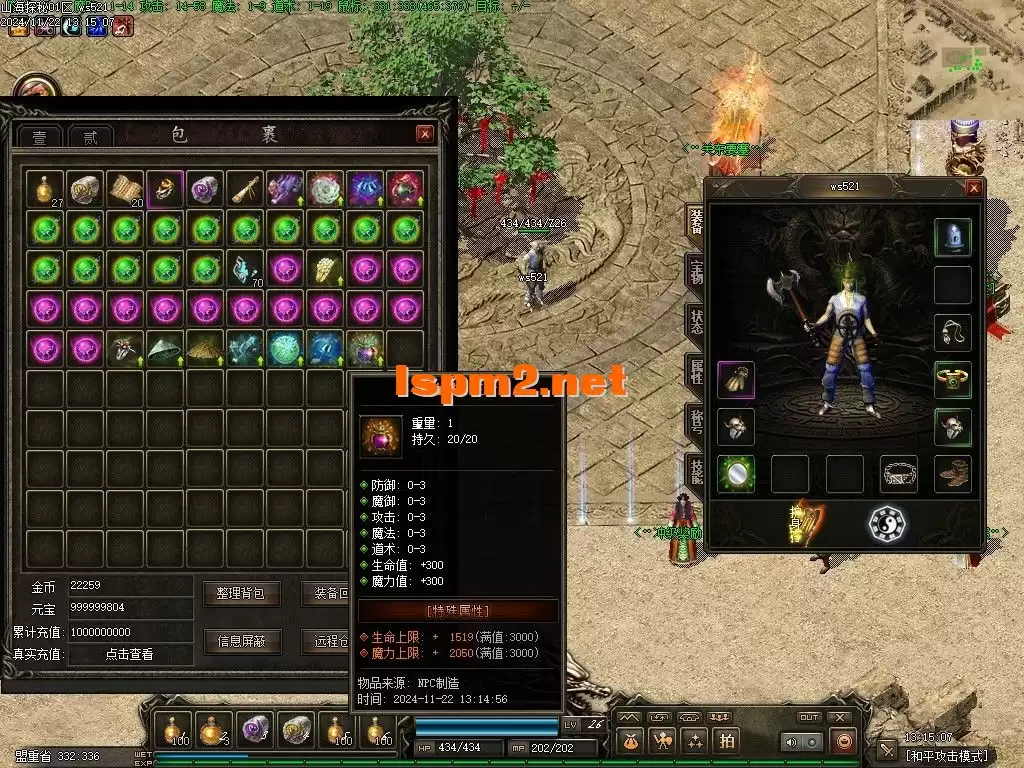Click the 整理背包 sort bag button
1024x768 pixels.
click(x=241, y=593)
